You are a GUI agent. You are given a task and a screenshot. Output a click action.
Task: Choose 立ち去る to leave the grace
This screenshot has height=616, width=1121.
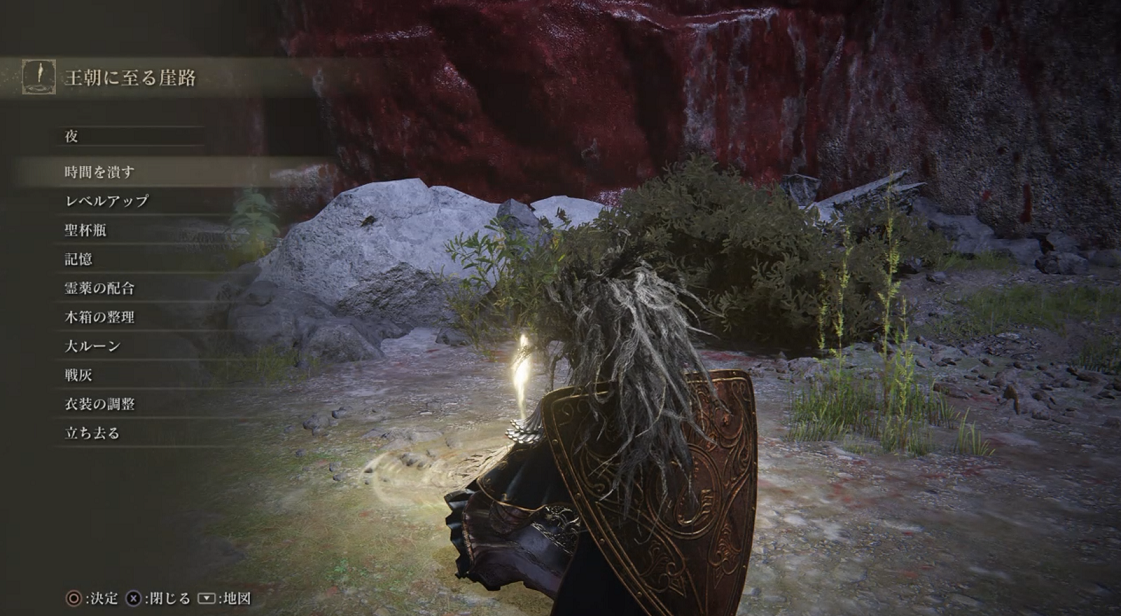click(92, 433)
